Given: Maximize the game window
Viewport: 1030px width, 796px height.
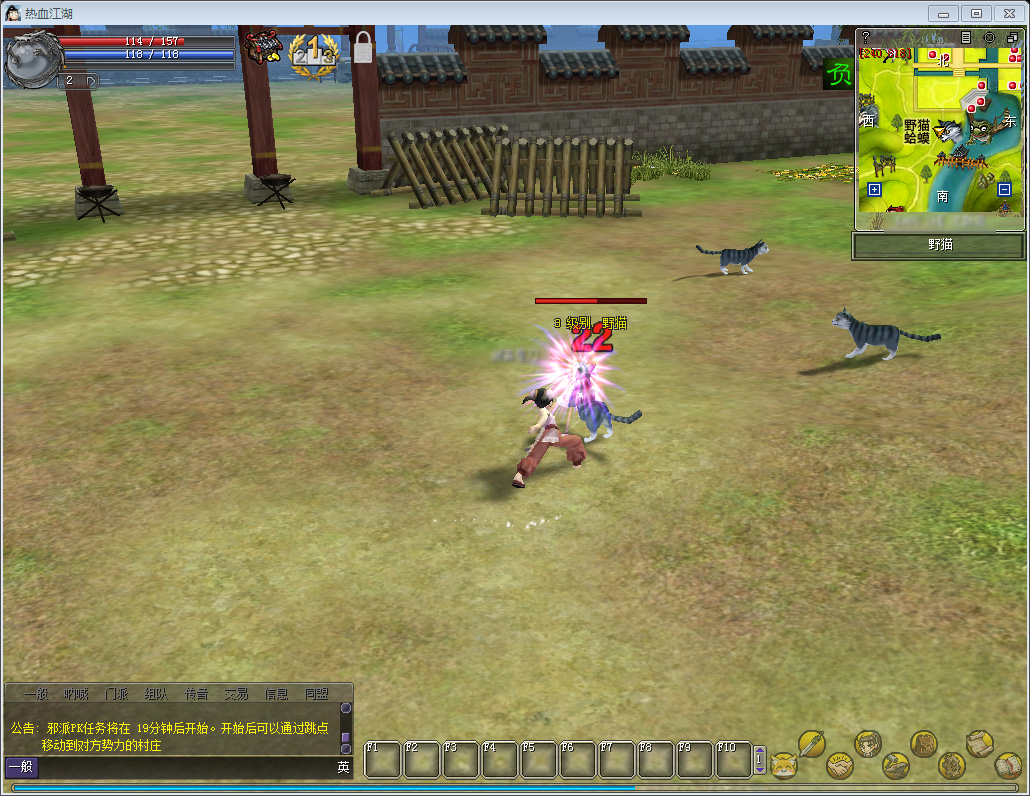Looking at the screenshot, I should [977, 13].
